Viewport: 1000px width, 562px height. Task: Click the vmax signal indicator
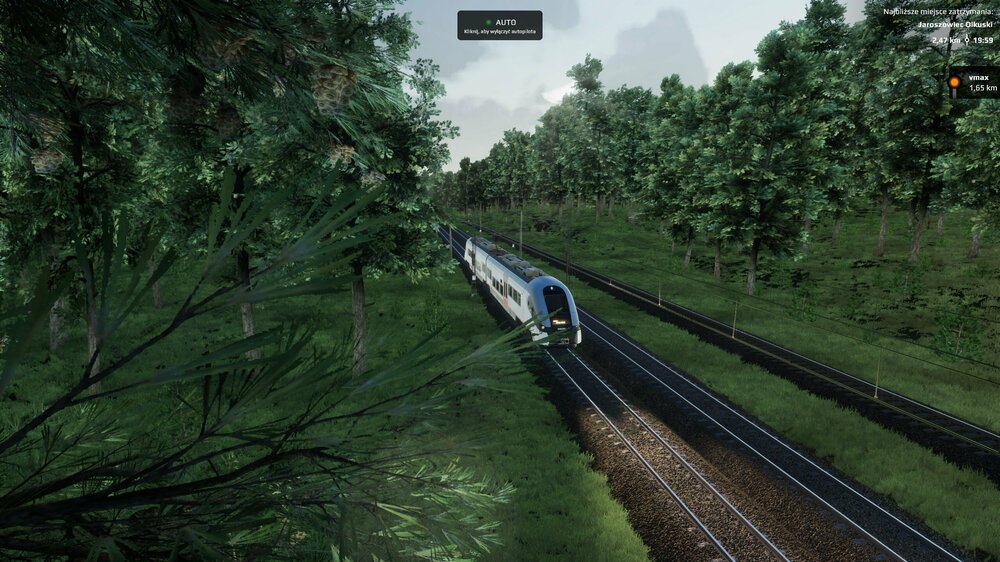(973, 83)
